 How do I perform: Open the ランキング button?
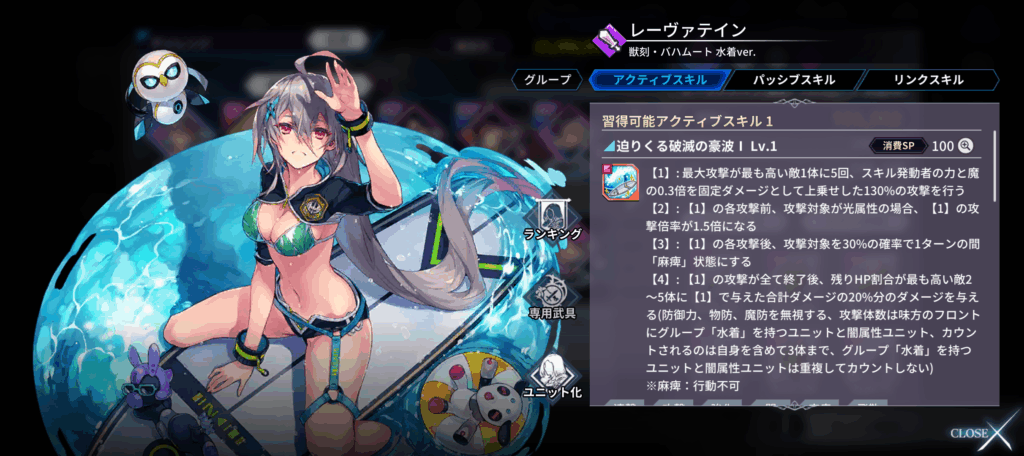[x=552, y=220]
